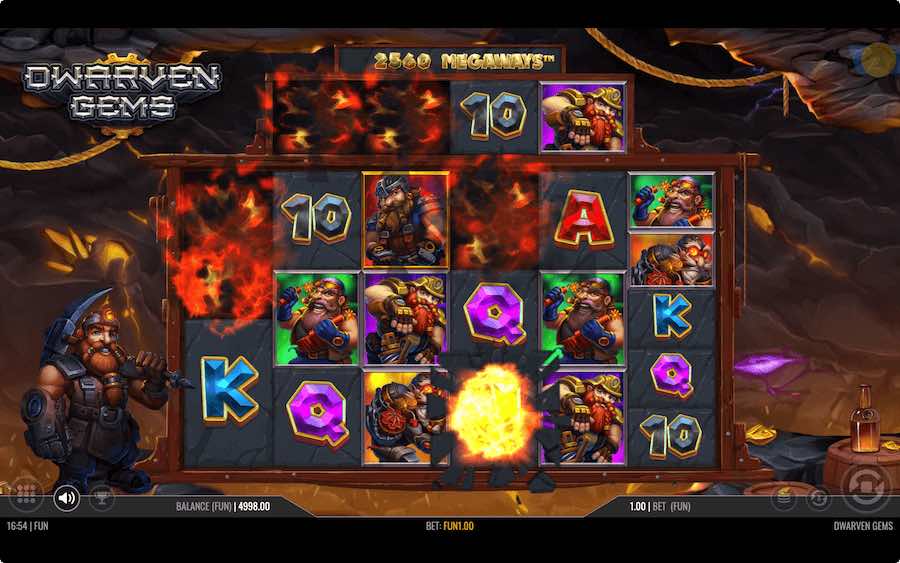Hit the large spin button

864,488
